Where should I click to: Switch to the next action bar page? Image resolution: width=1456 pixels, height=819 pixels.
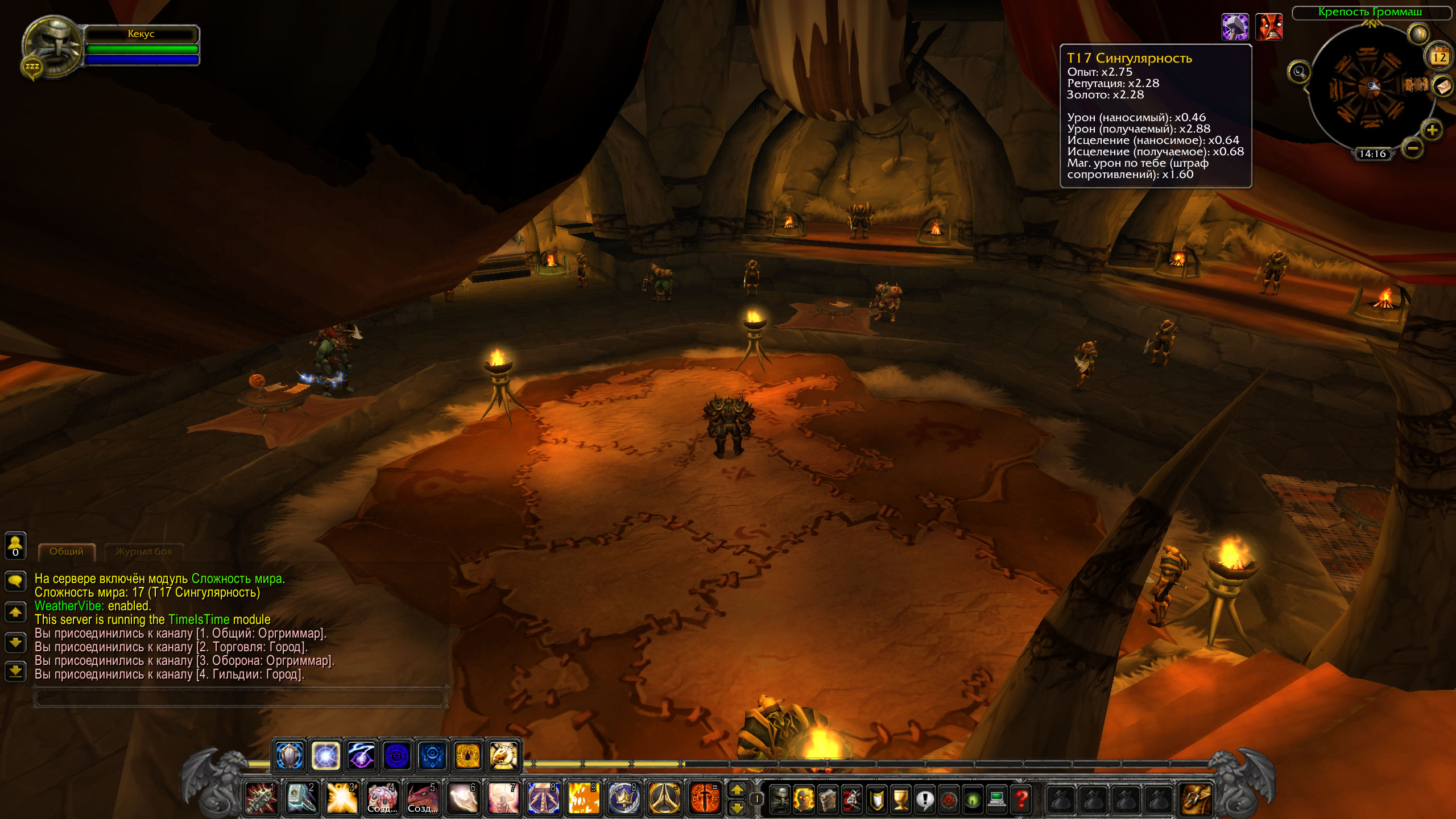pos(737,789)
